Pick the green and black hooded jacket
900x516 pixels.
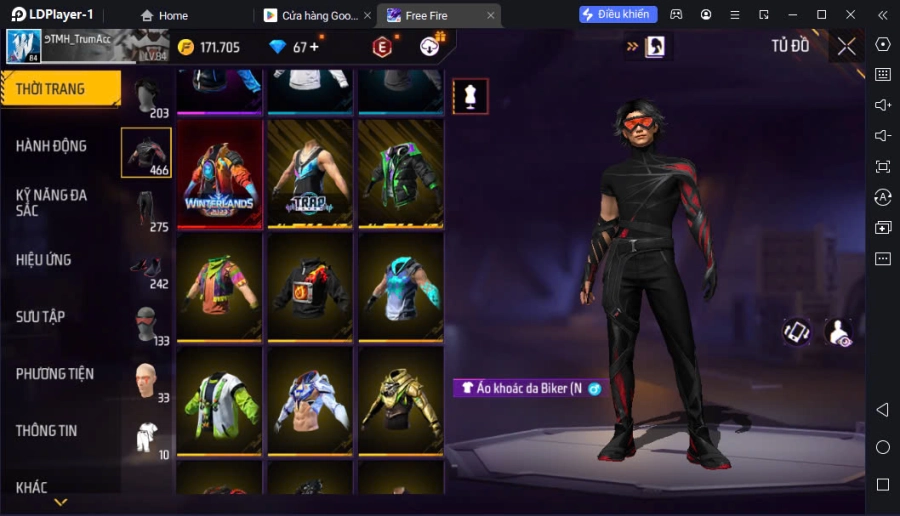pos(400,174)
